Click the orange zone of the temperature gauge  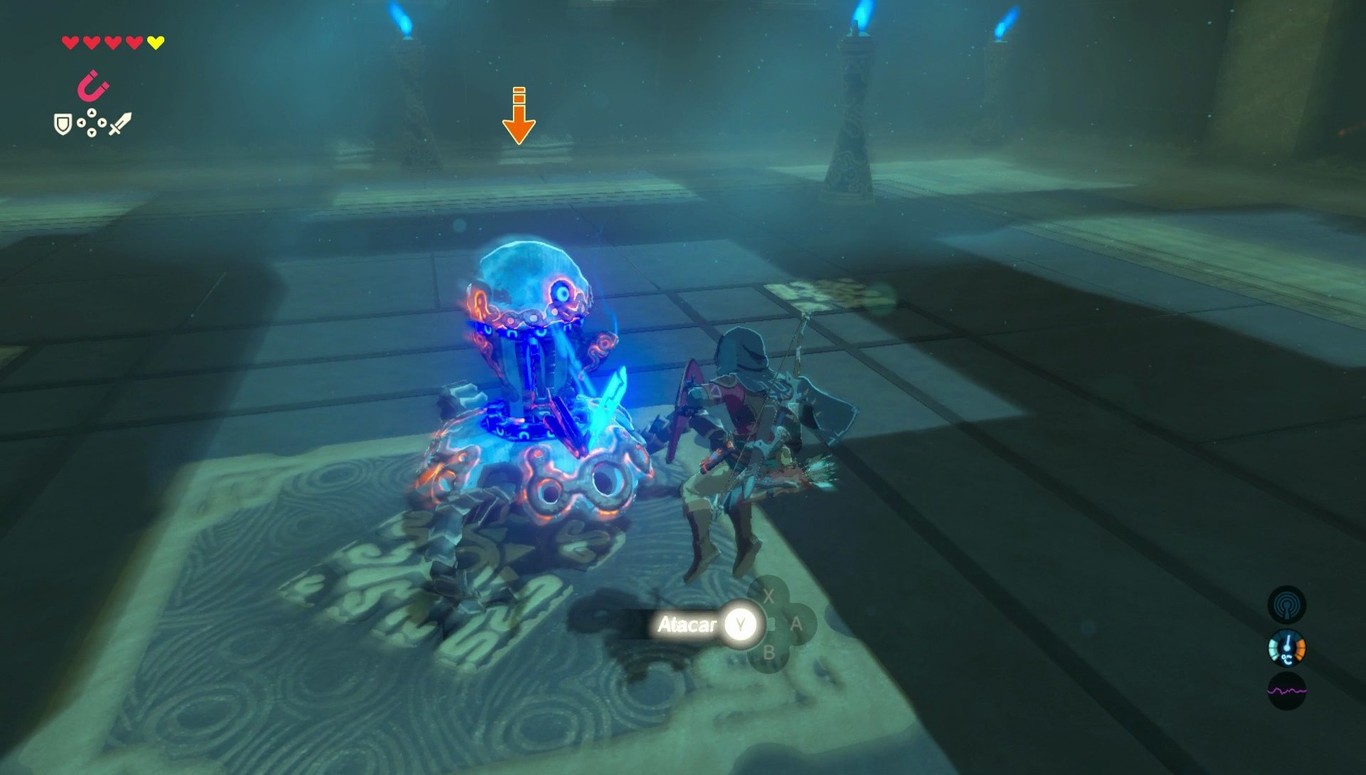(1300, 648)
